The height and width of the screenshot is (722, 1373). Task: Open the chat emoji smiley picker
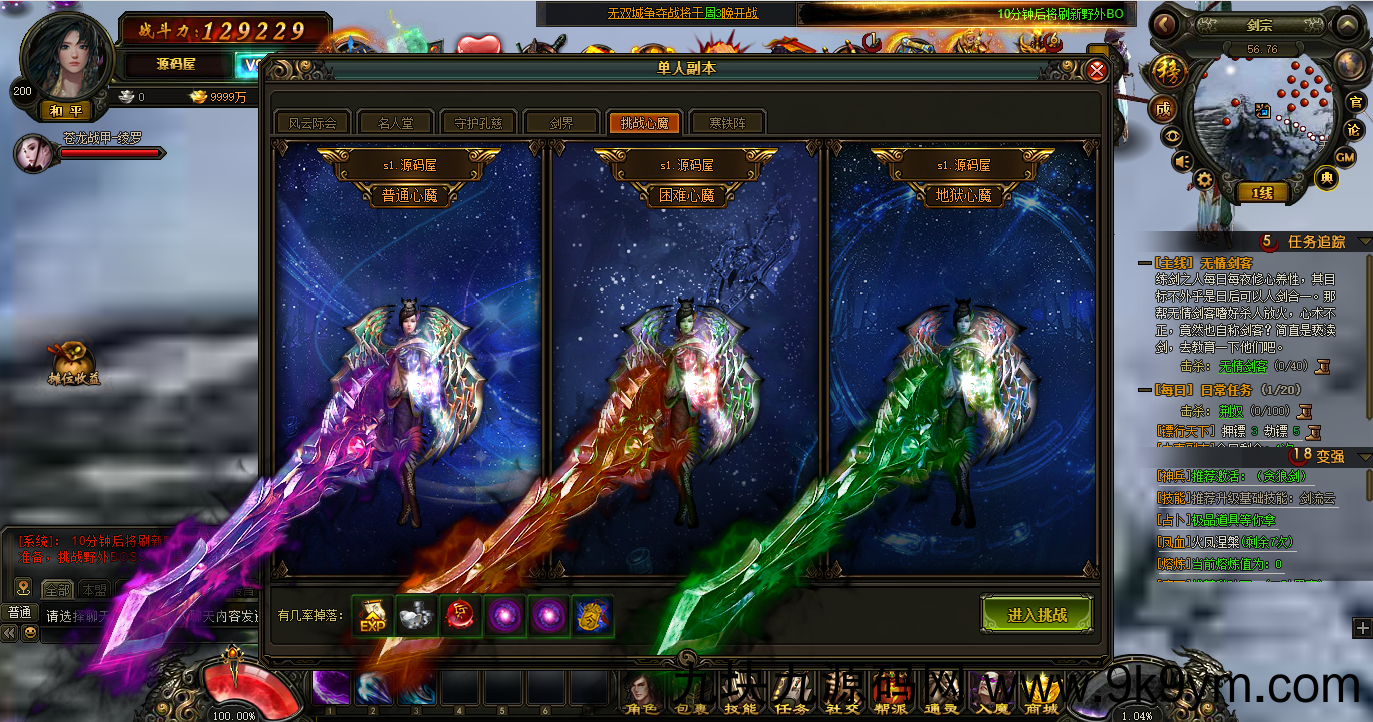[x=31, y=633]
